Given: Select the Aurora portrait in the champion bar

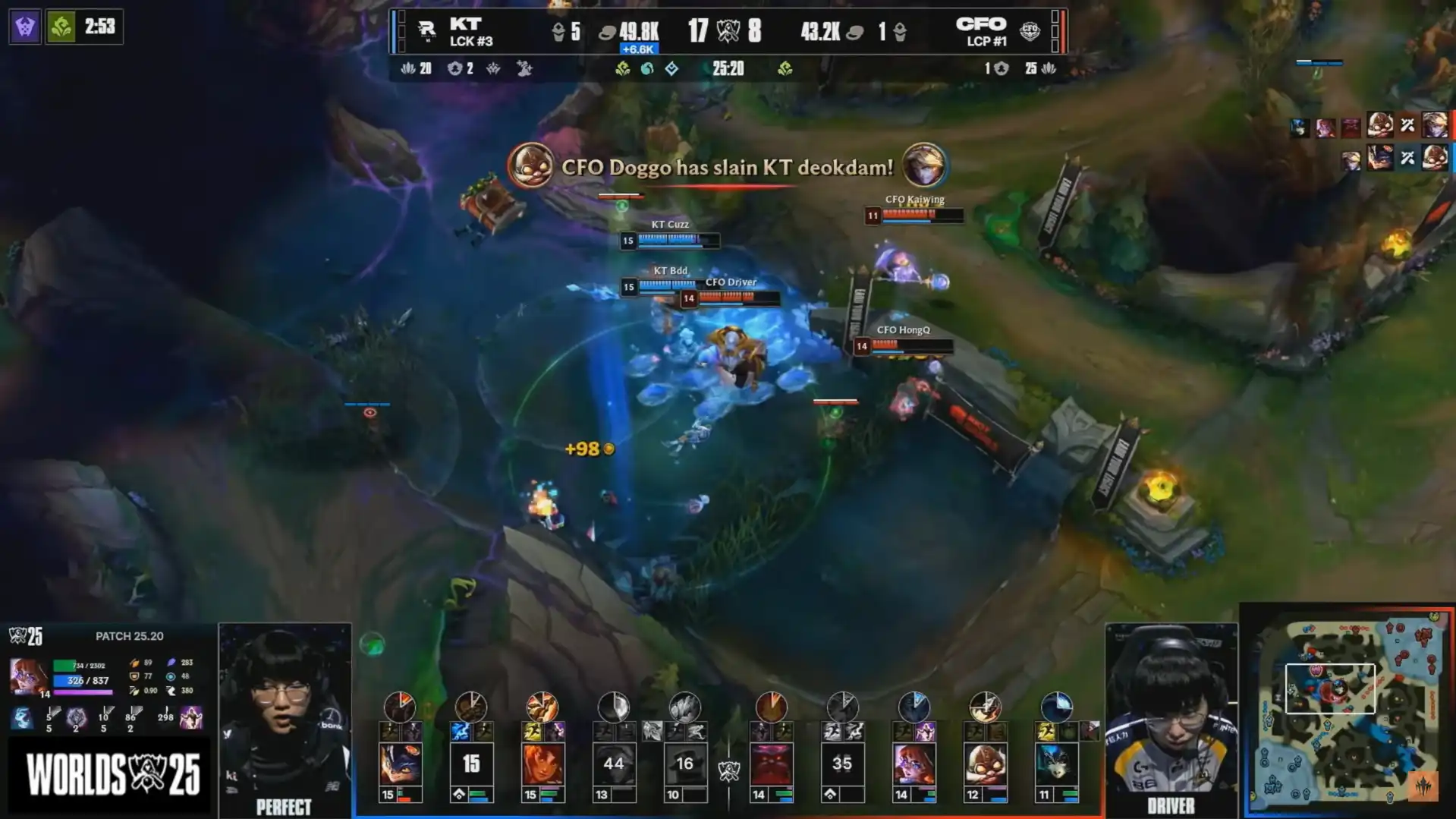Looking at the screenshot, I should click(x=914, y=764).
